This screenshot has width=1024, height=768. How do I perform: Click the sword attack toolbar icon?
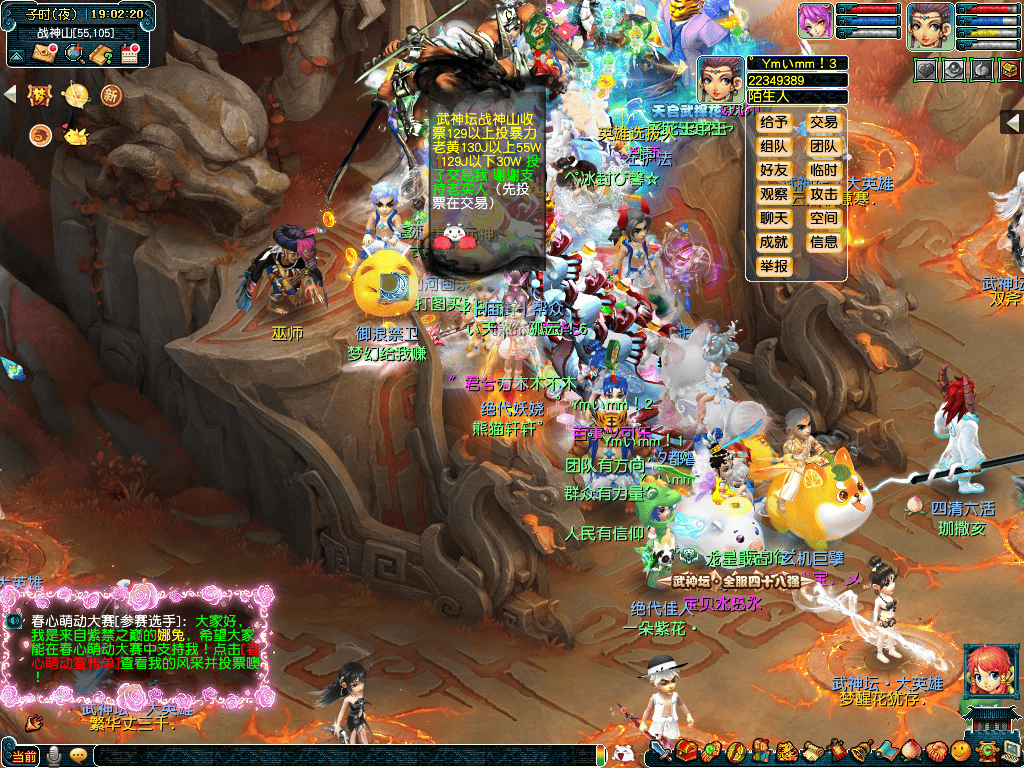click(661, 750)
